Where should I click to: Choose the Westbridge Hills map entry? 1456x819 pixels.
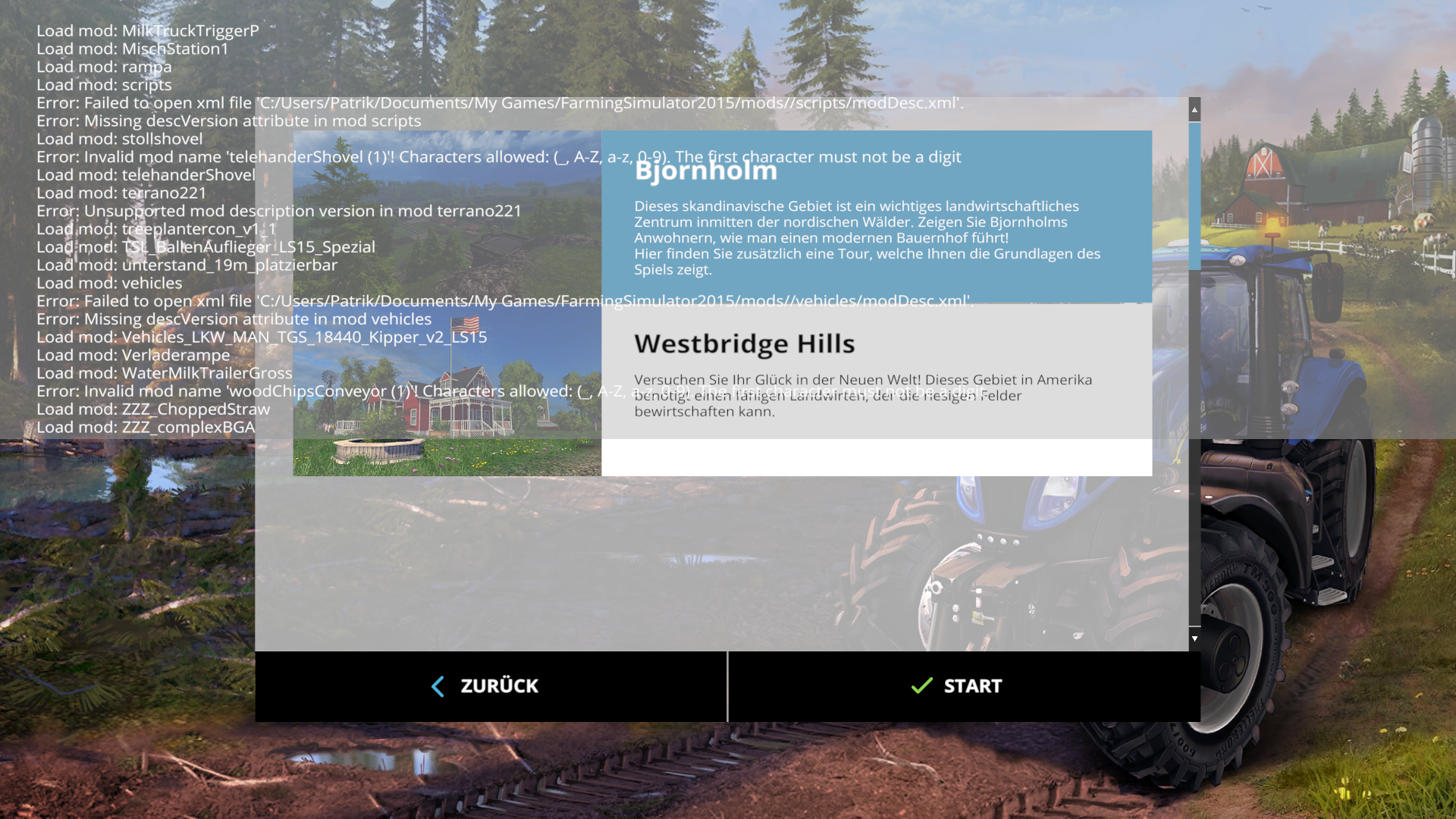(x=876, y=373)
